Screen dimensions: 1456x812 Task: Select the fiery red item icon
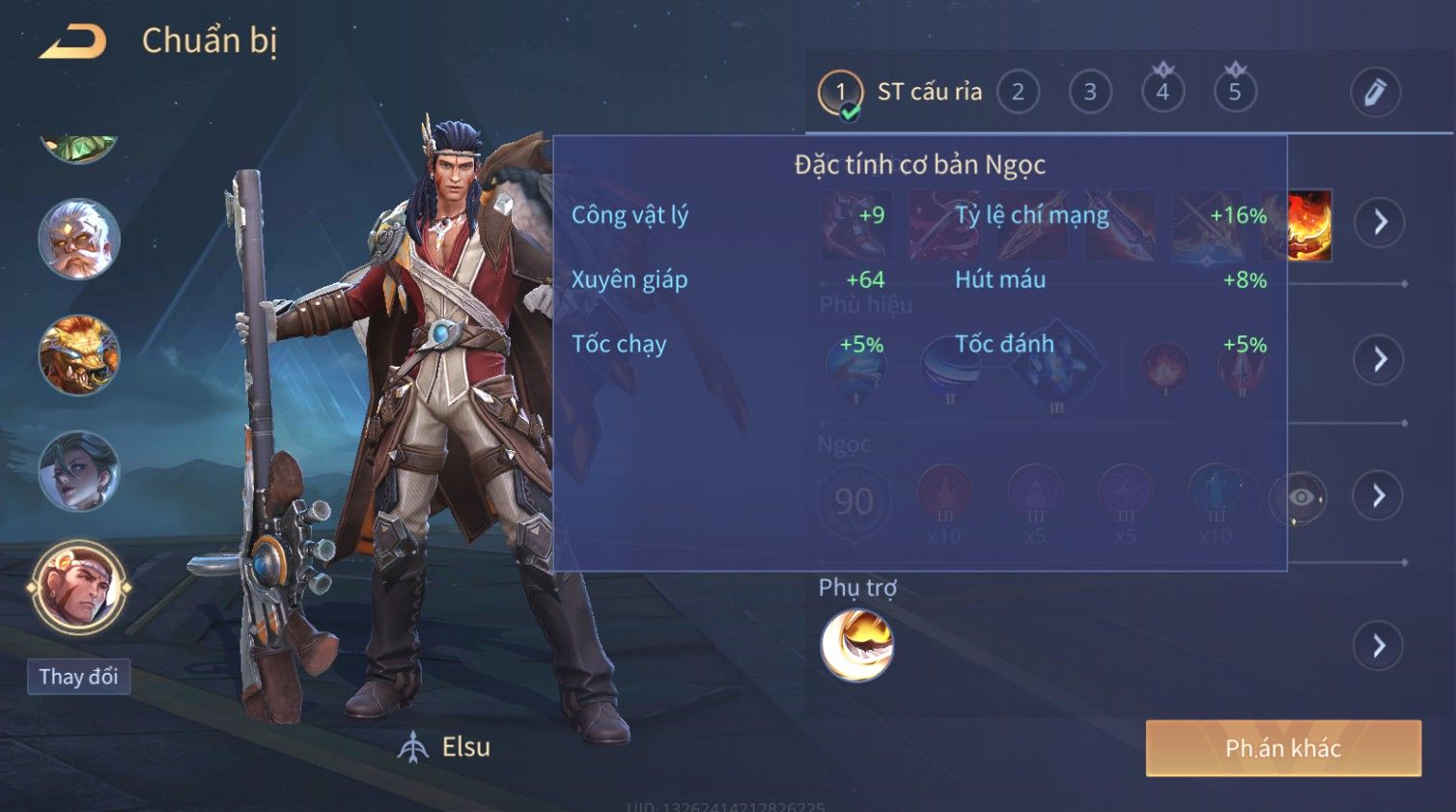(x=1310, y=225)
